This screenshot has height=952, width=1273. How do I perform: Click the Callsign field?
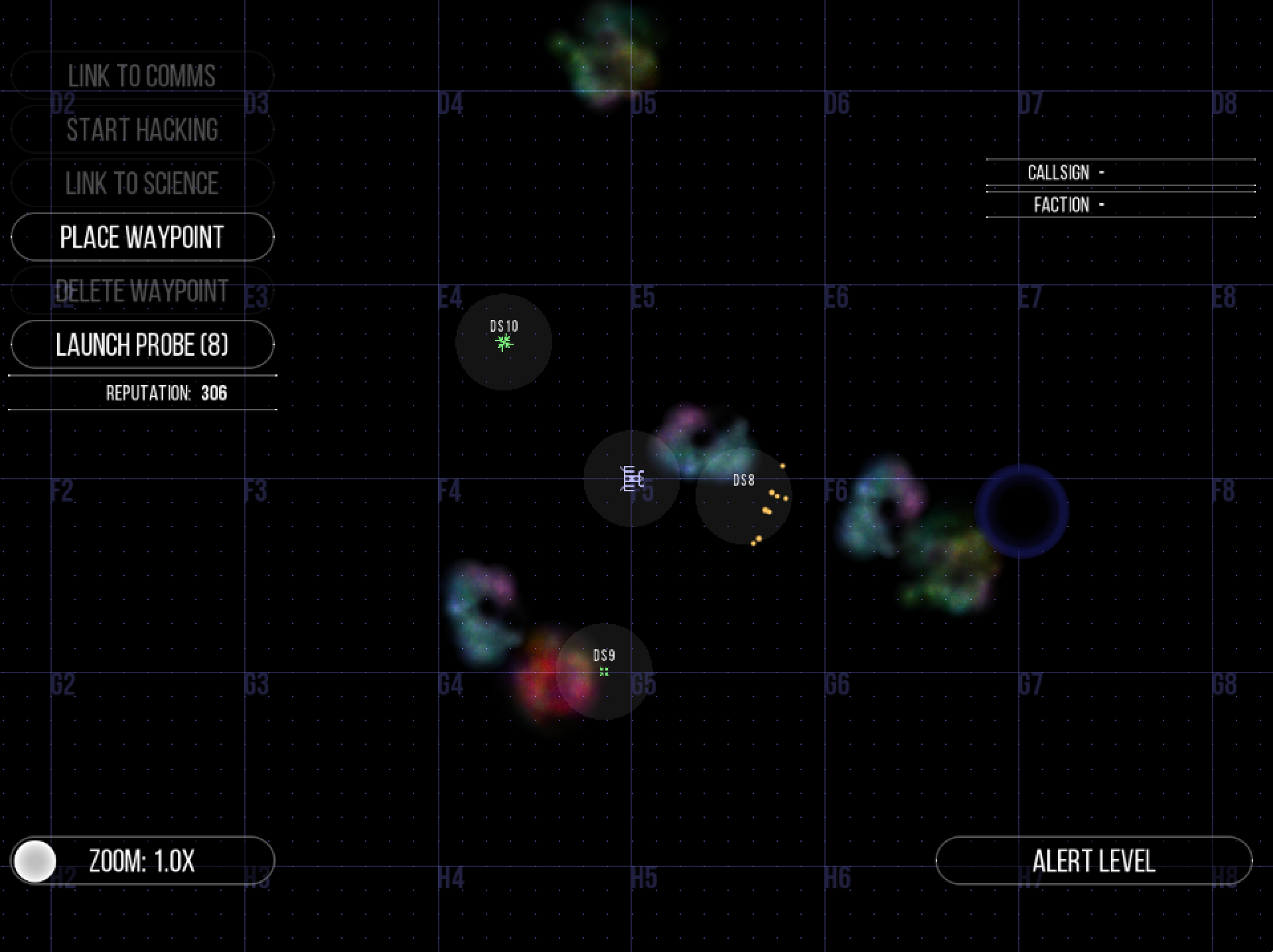(1122, 172)
